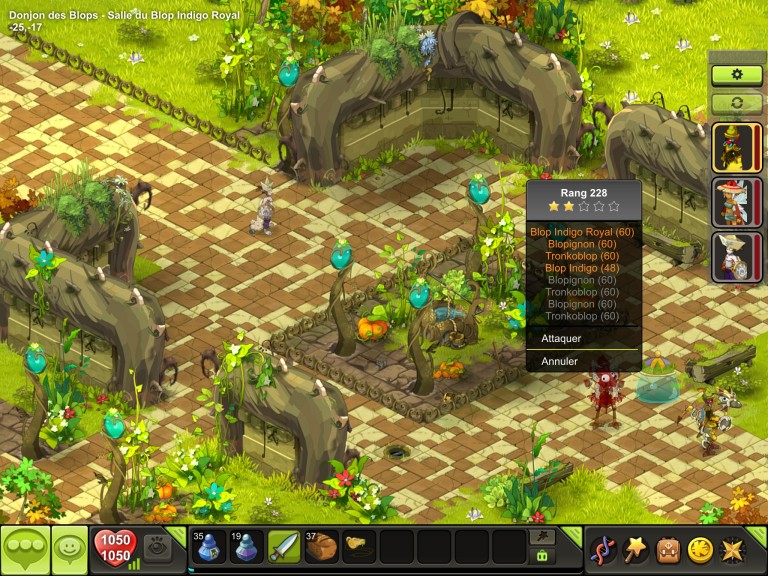Image resolution: width=768 pixels, height=576 pixels.
Task: Open the chat speech bubbles button
Action: pos(23,549)
